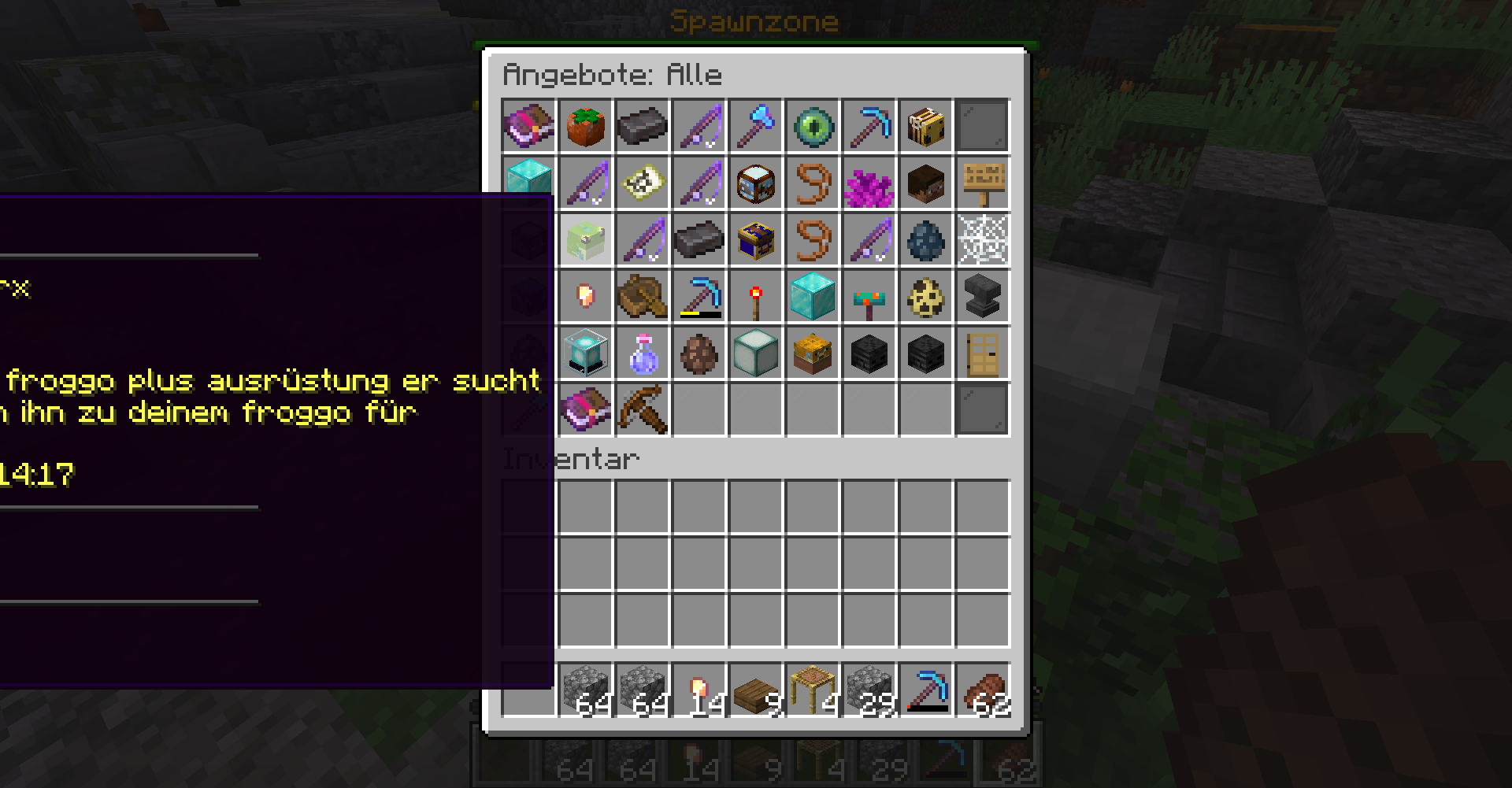Pick the oak door offer
Viewport: 1512px width, 788px height.
(983, 353)
